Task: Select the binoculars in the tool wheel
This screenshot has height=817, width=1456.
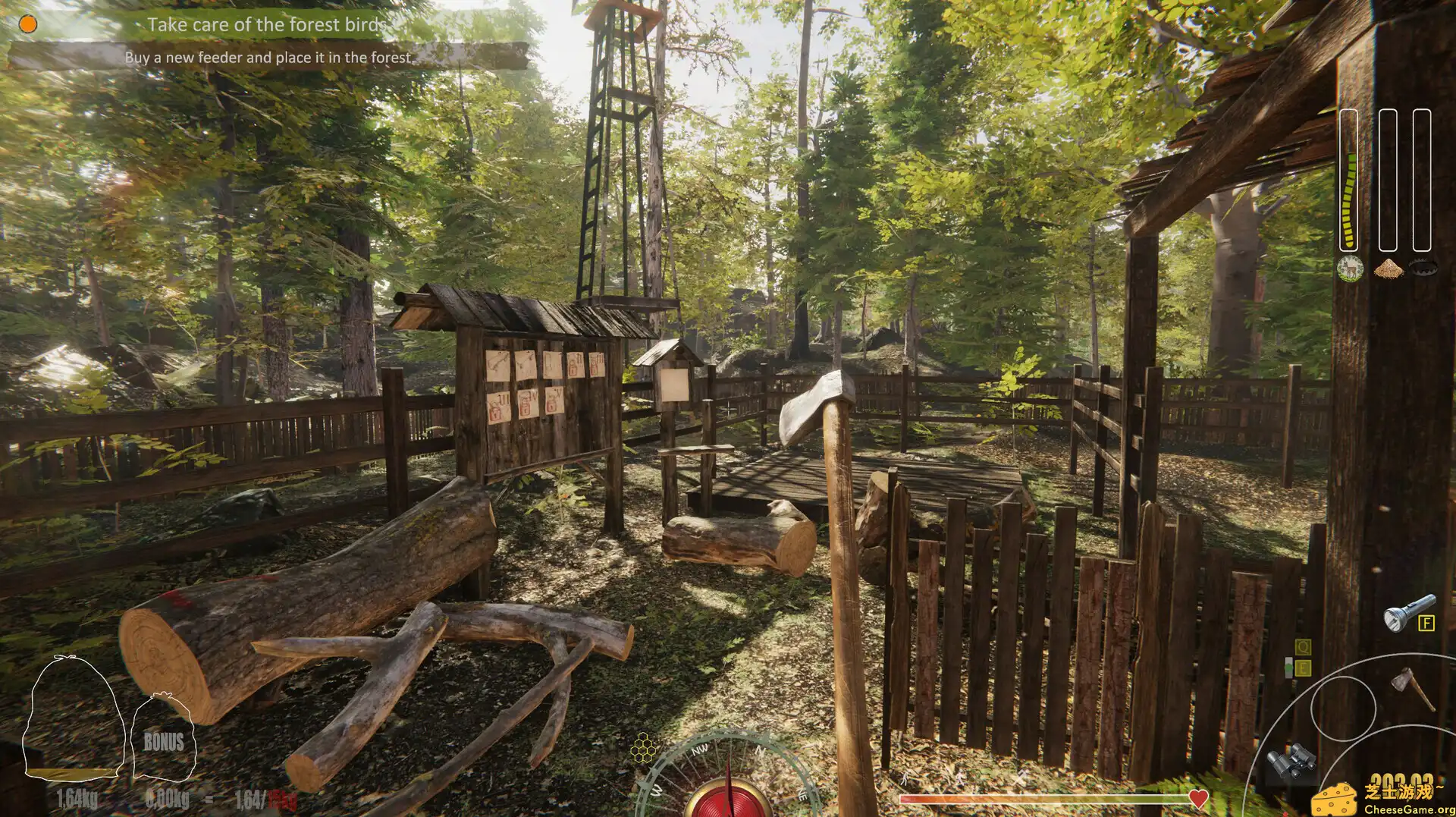Action: (1291, 759)
